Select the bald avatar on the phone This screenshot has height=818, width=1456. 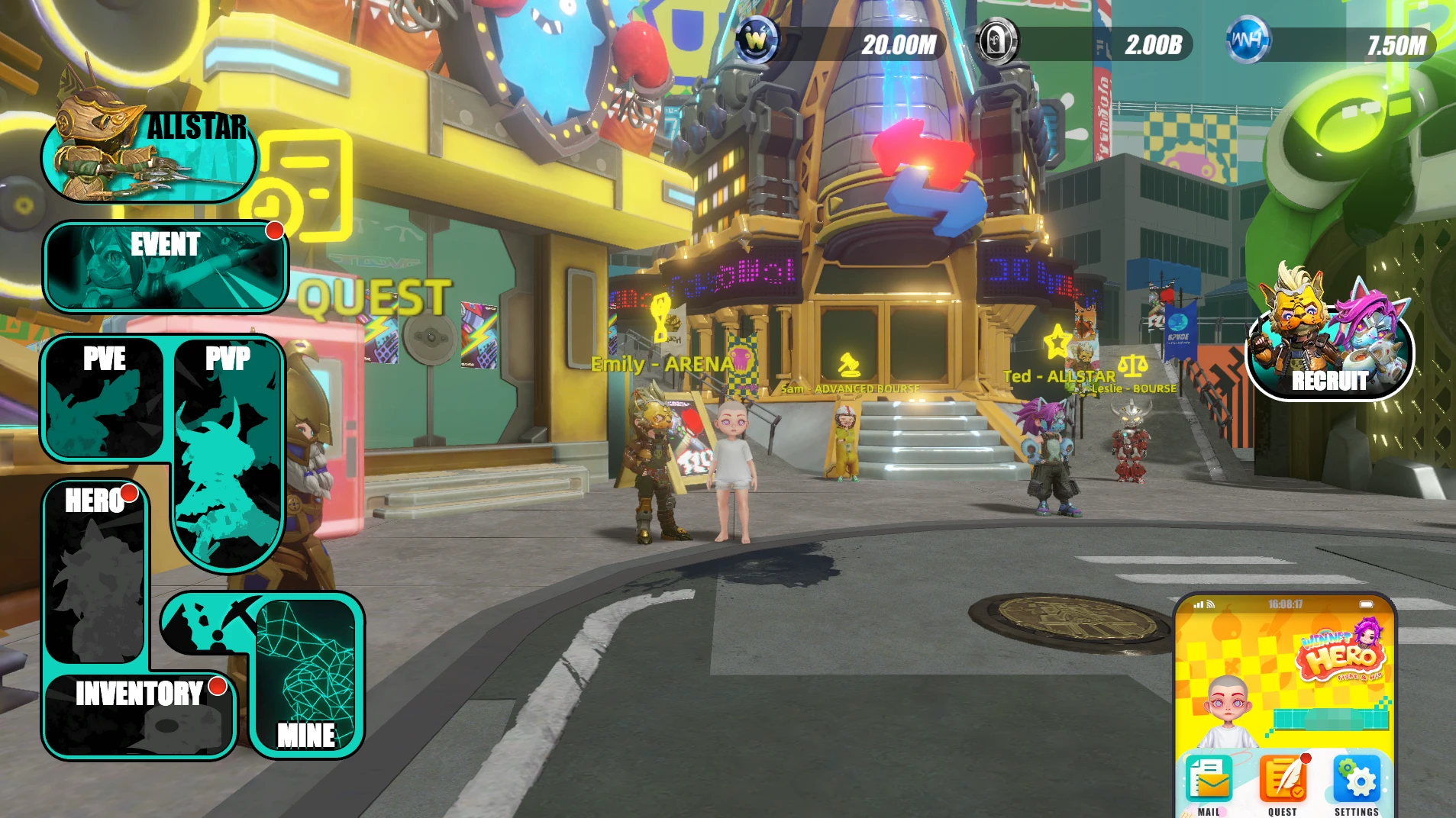tap(1226, 710)
